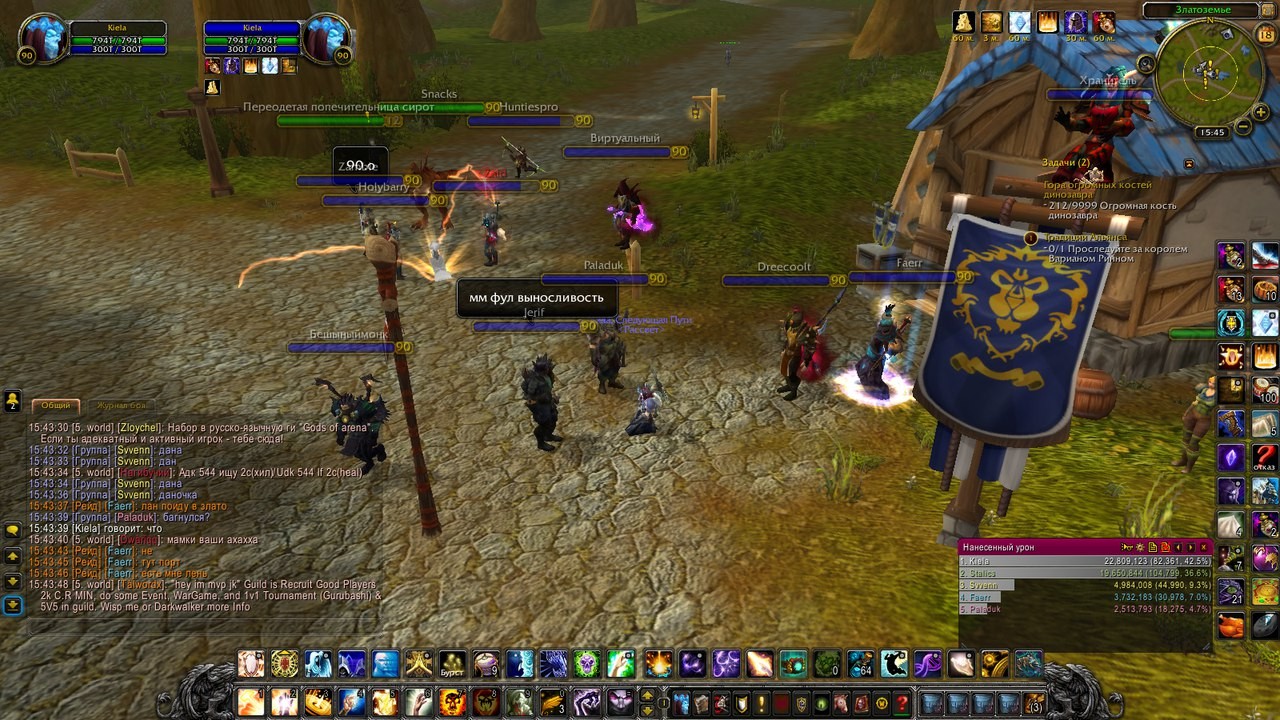Open the social friends button above chat

[12, 401]
